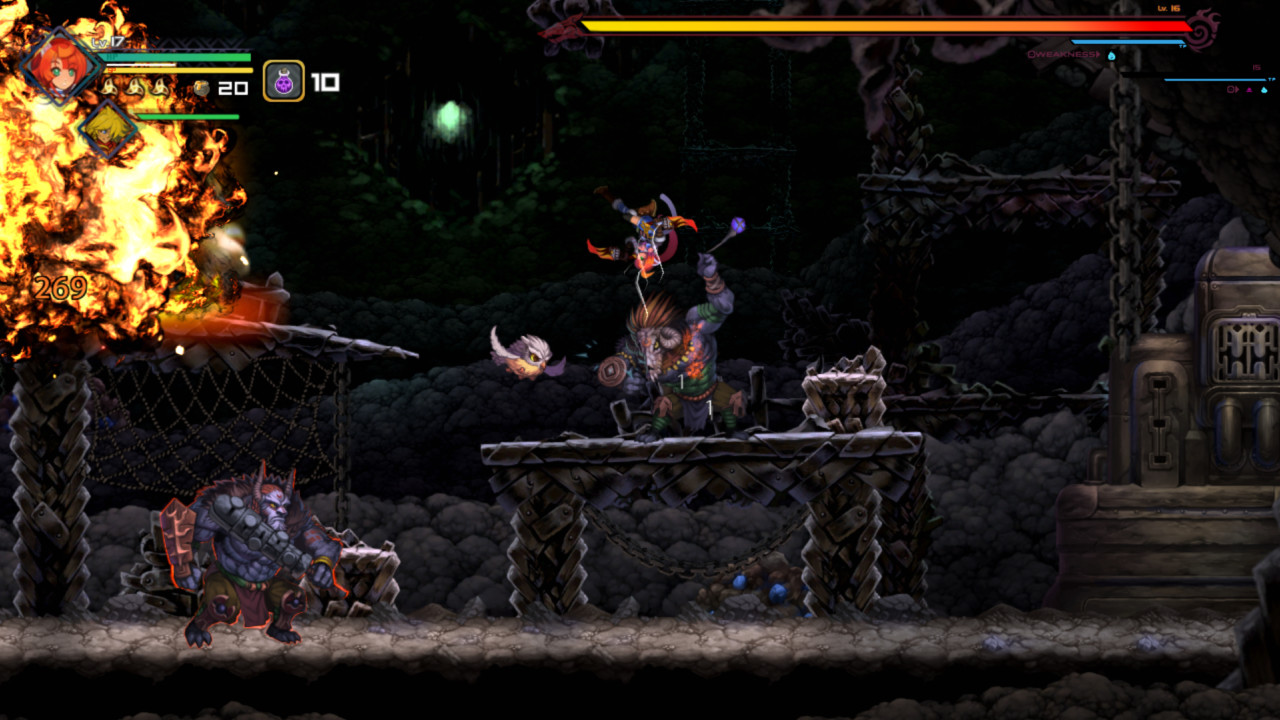The image size is (1280, 720).
Task: Click the coin icon beside the 20 counter
Action: [x=201, y=87]
